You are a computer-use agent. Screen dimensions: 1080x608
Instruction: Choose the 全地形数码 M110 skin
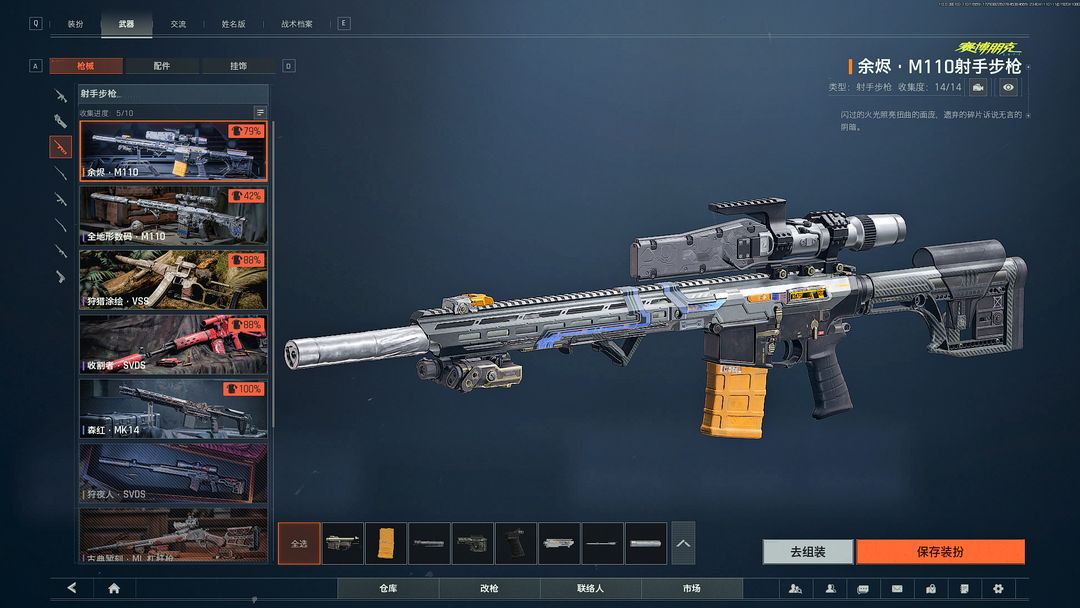click(173, 215)
